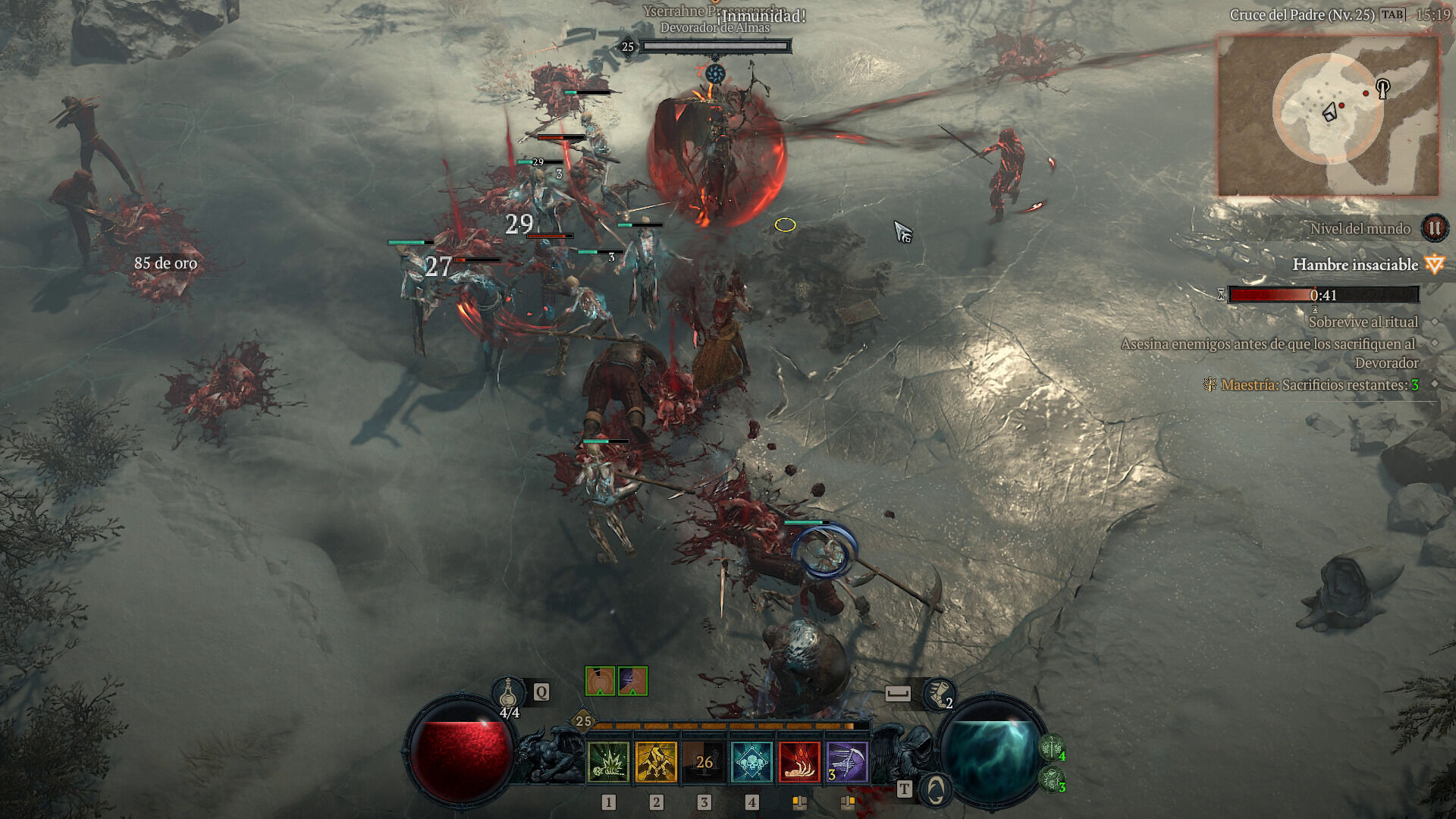This screenshot has width=1456, height=819.
Task: Inspect the purple slash buff icon
Action: pyautogui.click(x=632, y=681)
